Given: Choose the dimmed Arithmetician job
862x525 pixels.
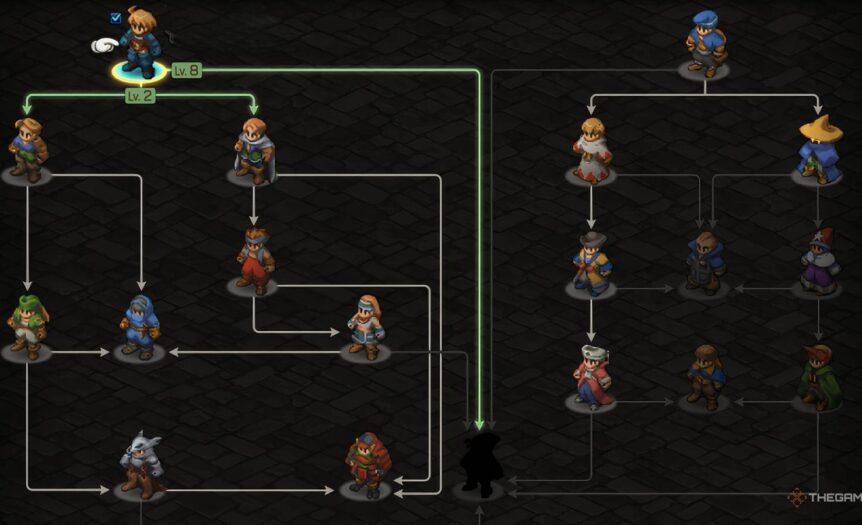Looking at the screenshot, I should point(705,263).
